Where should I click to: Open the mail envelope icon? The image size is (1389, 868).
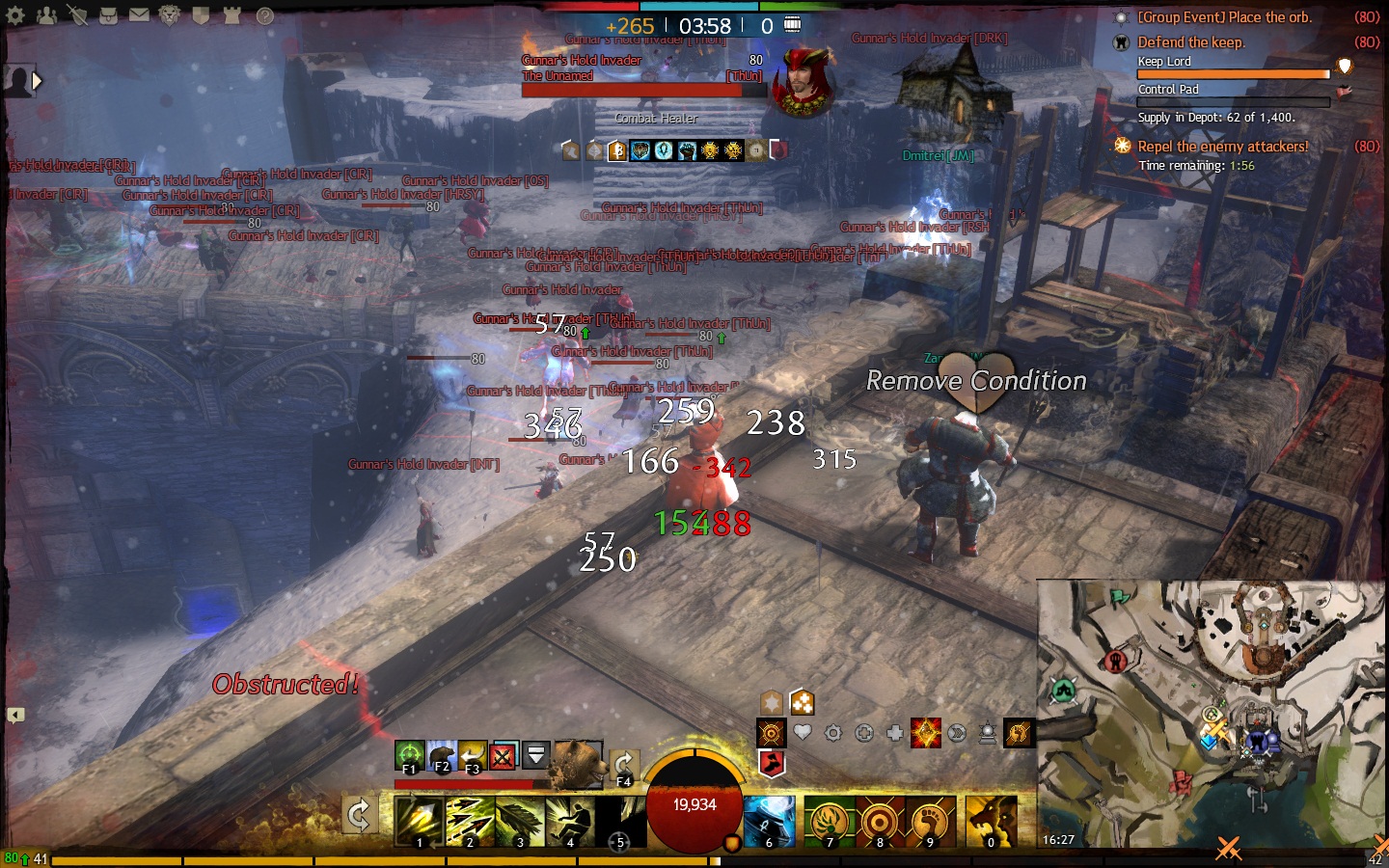(x=139, y=15)
